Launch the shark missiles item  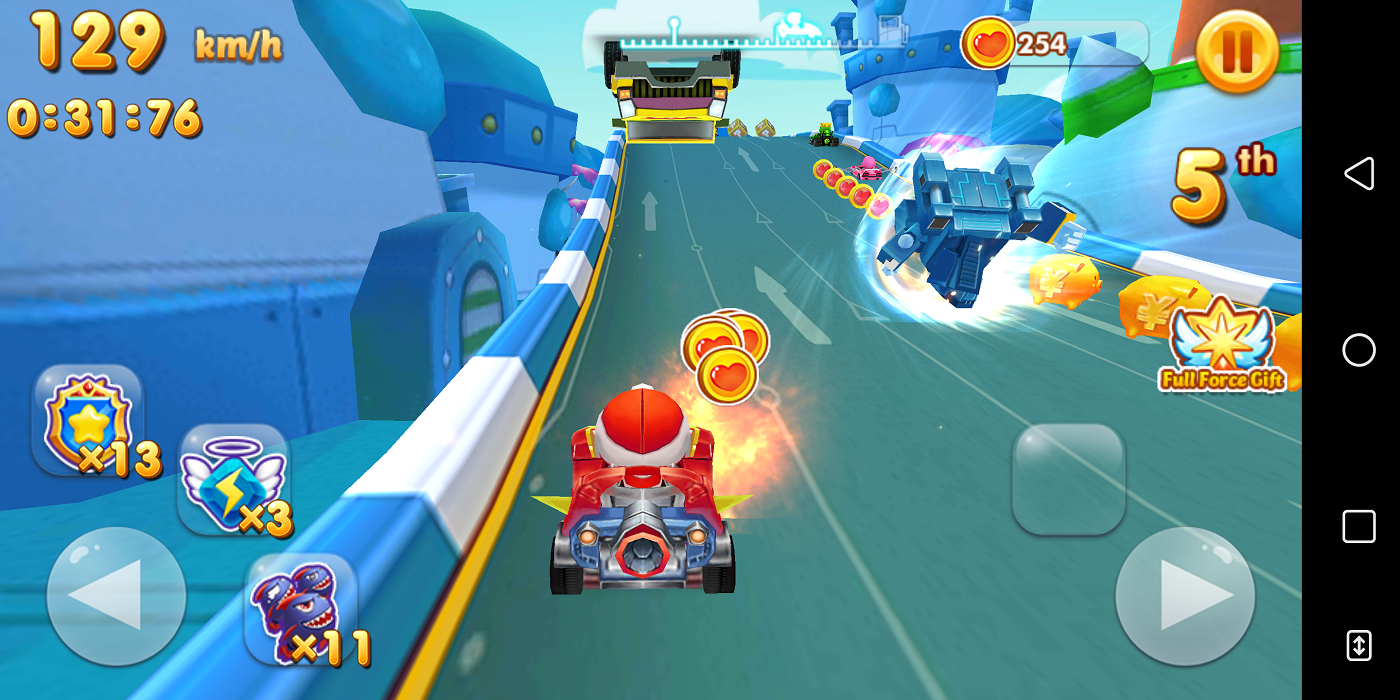click(x=300, y=610)
